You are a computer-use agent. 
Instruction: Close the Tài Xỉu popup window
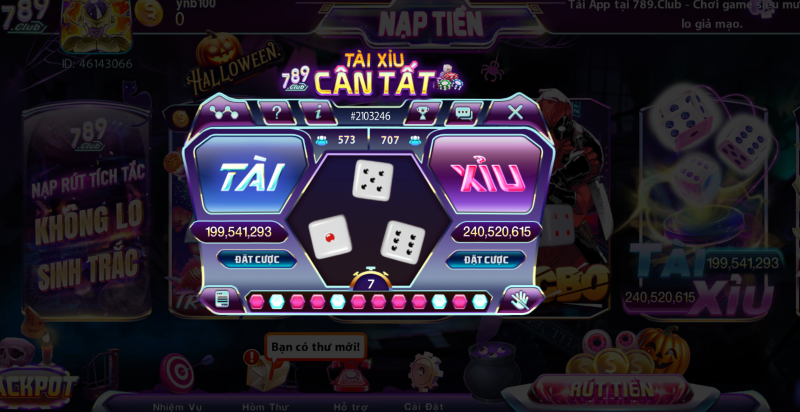click(515, 112)
